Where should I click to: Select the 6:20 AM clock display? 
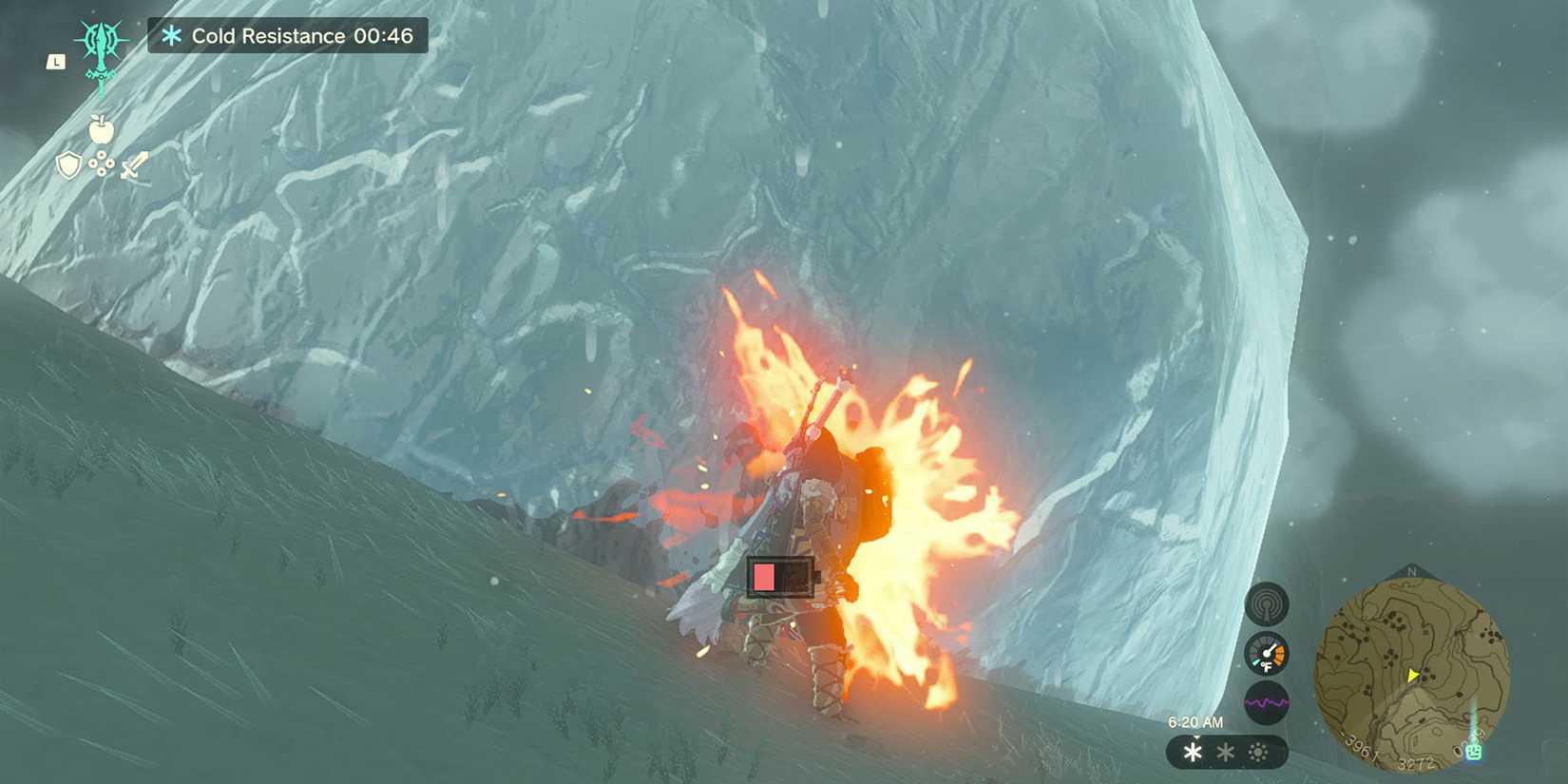coord(1196,721)
